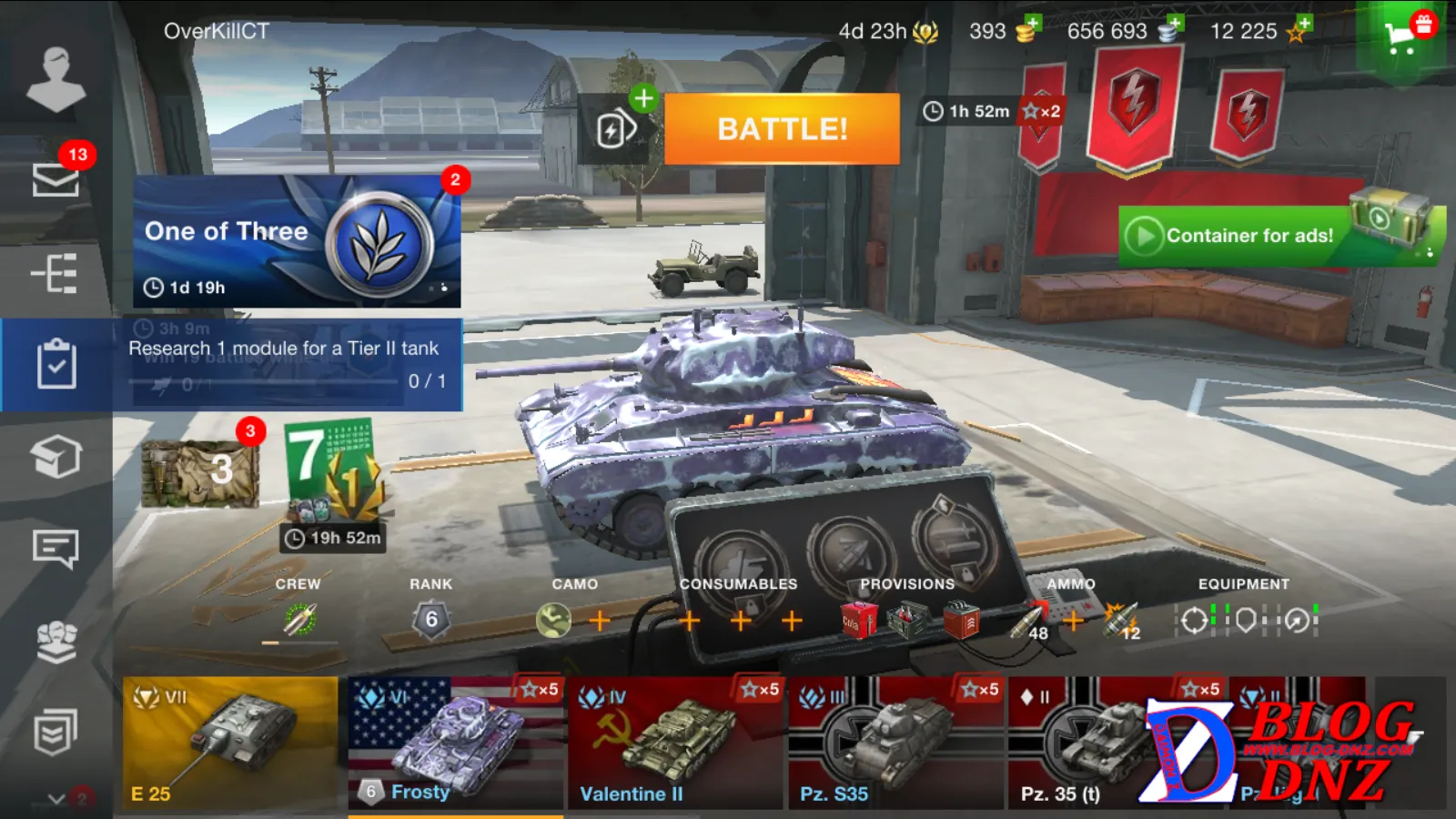Screen dimensions: 1456x819
Task: Open the camouflage selection icon
Action: [553, 621]
